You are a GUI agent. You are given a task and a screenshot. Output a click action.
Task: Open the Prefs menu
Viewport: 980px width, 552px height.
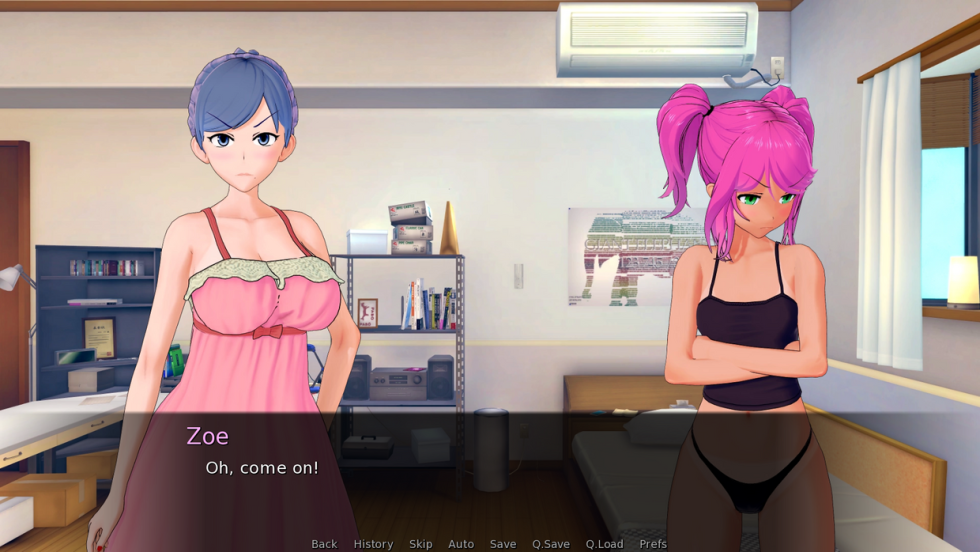[653, 544]
